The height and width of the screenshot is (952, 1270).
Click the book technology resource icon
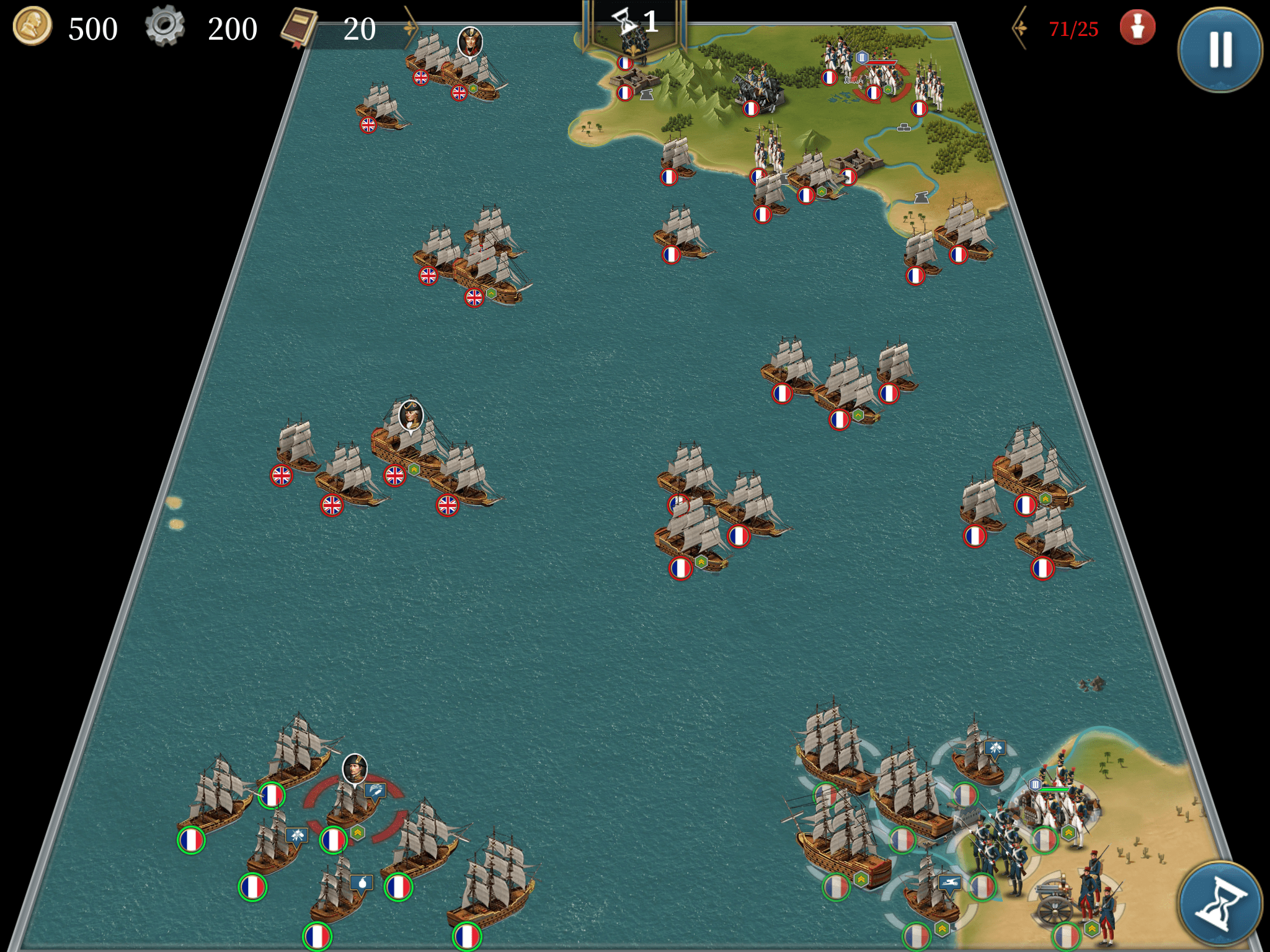point(300,28)
